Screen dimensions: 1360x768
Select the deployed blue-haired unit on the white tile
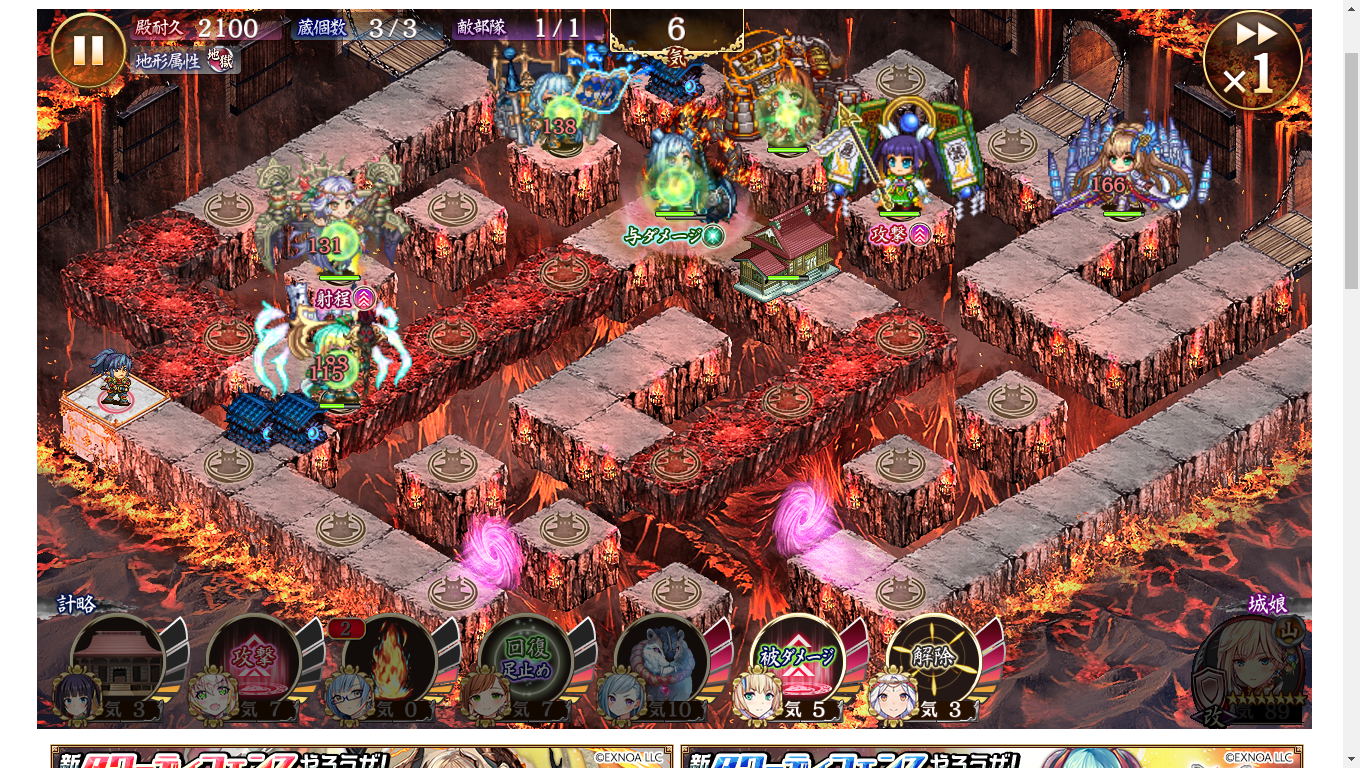pyautogui.click(x=113, y=381)
